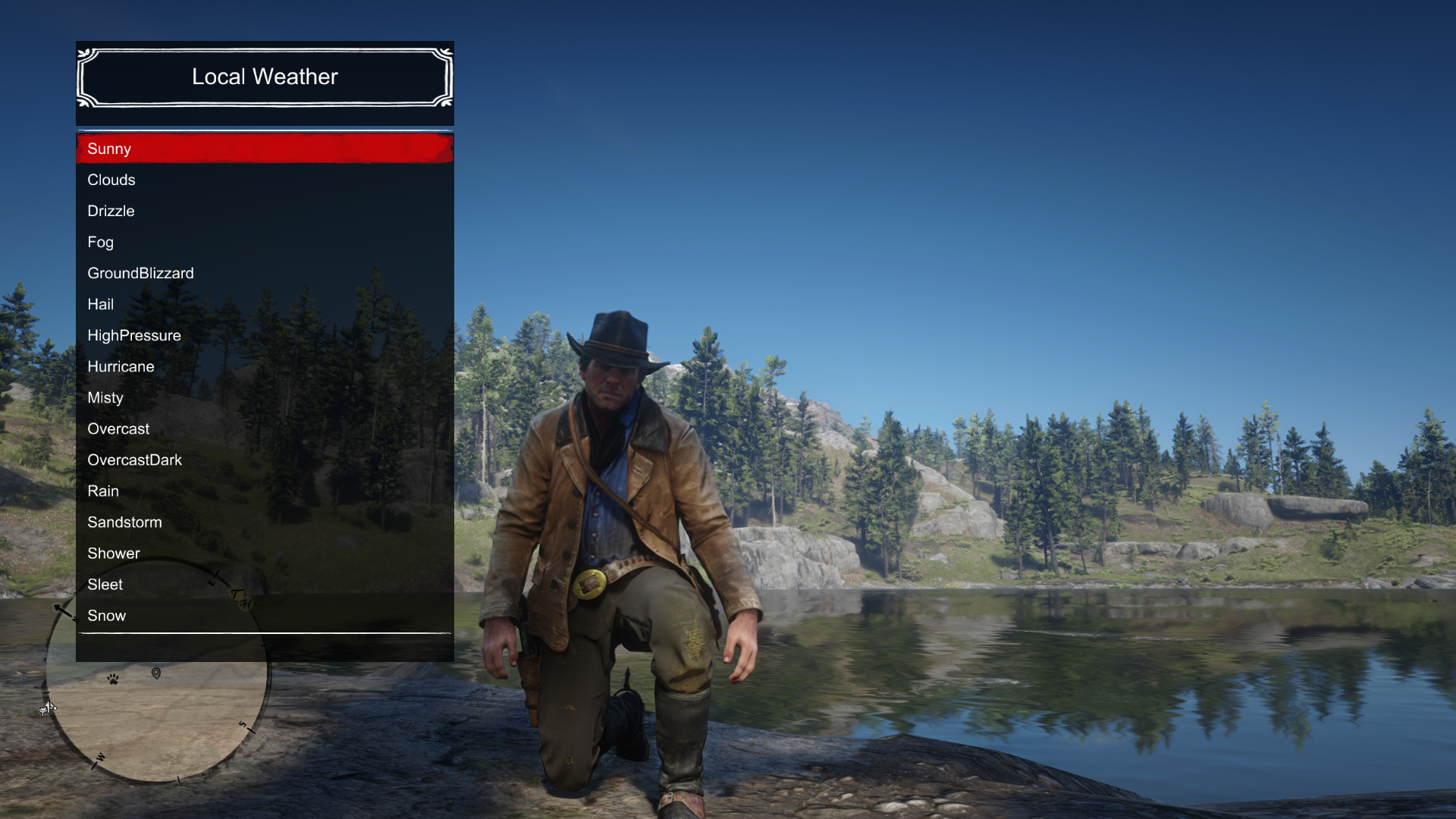The height and width of the screenshot is (819, 1456).
Task: Activate HighPressure weather
Action: click(x=264, y=335)
